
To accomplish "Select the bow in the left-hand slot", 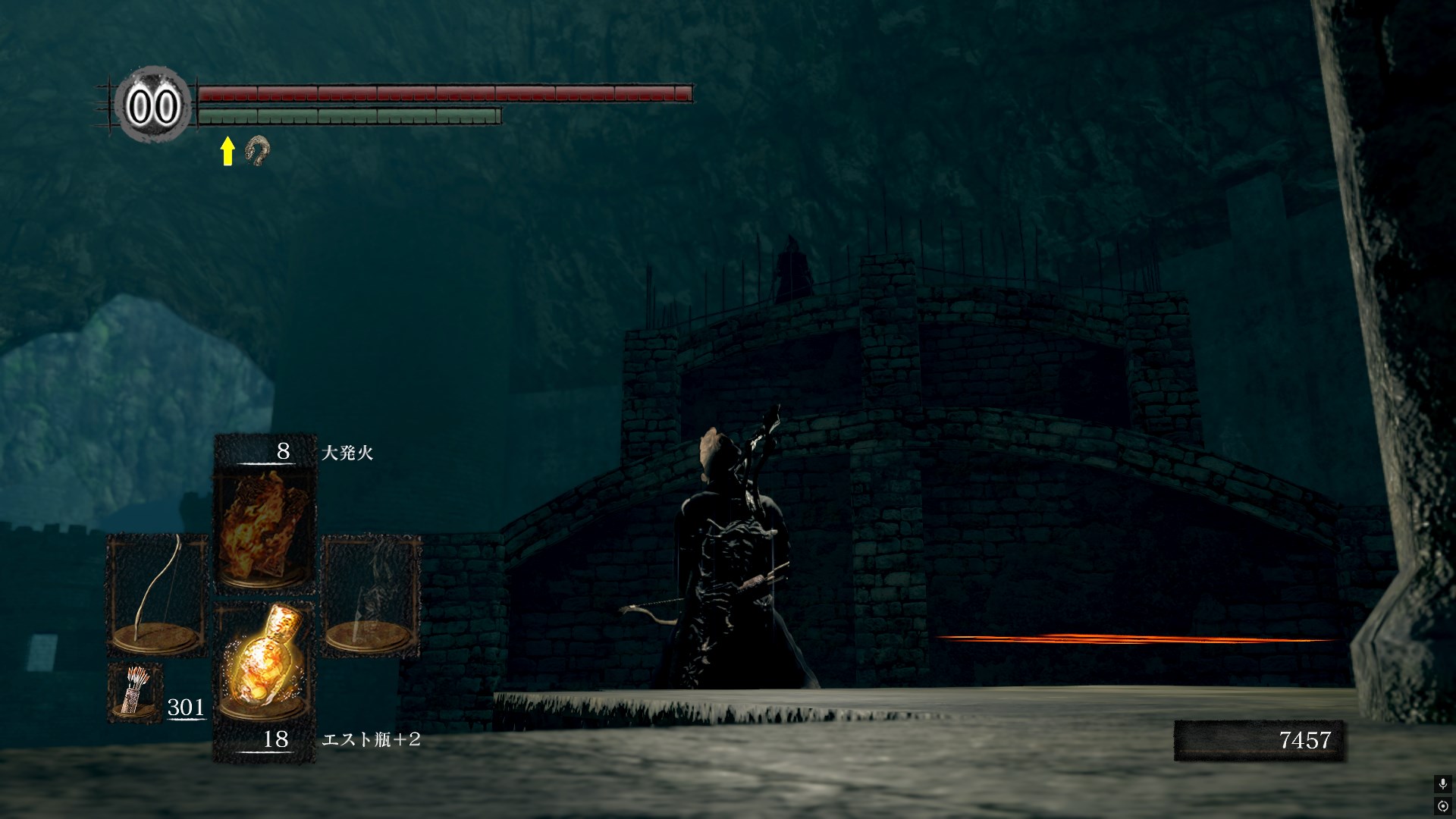I will click(x=158, y=595).
